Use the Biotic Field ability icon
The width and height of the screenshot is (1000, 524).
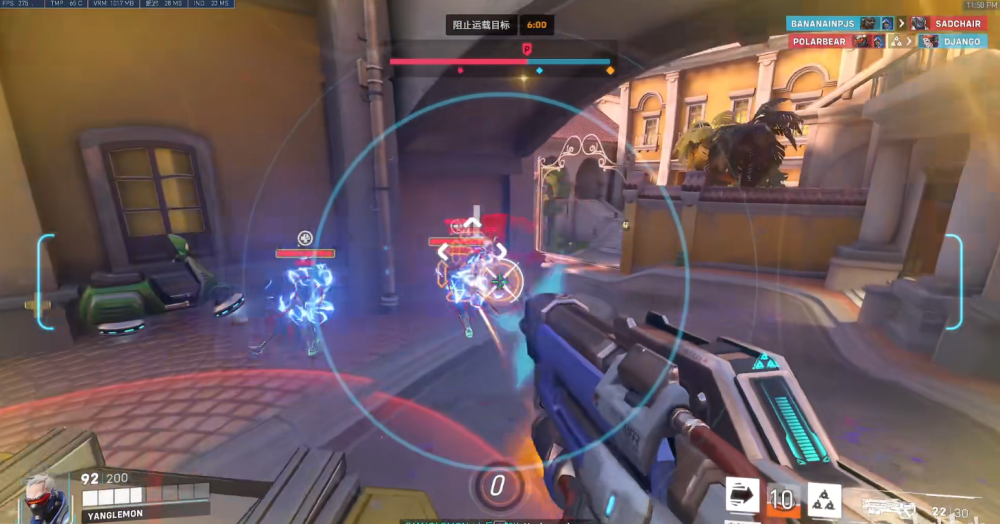coord(825,498)
